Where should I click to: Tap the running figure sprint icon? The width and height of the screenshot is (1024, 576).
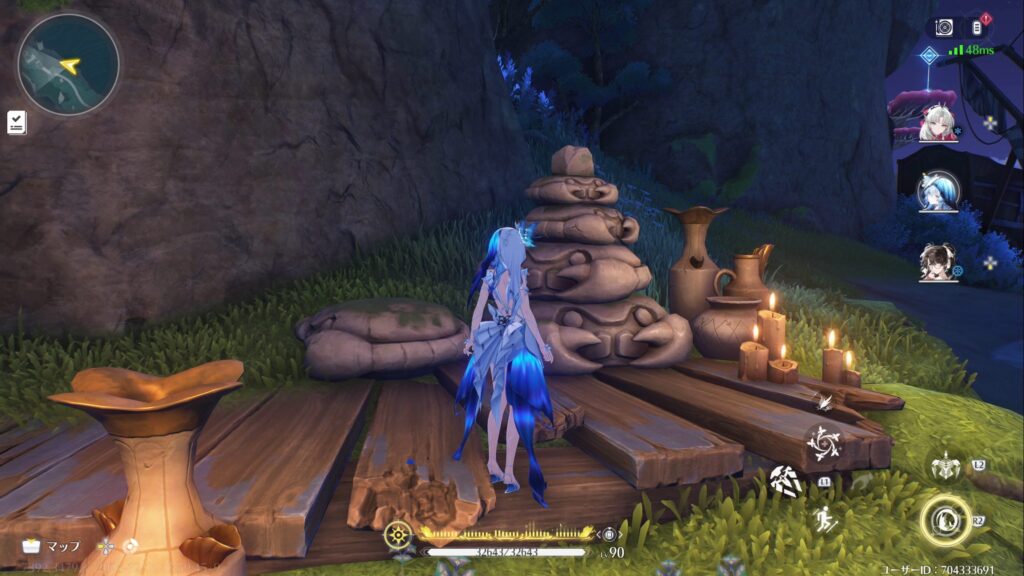coord(825,521)
